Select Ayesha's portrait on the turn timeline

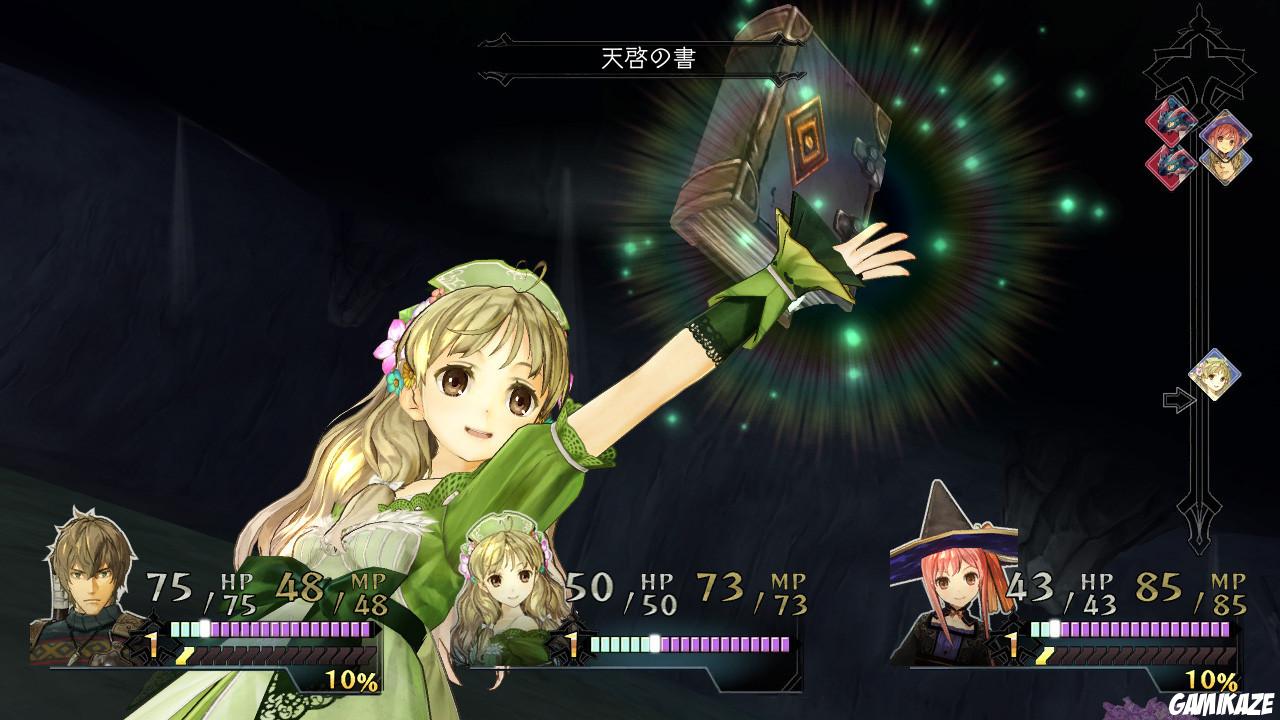click(x=1218, y=372)
